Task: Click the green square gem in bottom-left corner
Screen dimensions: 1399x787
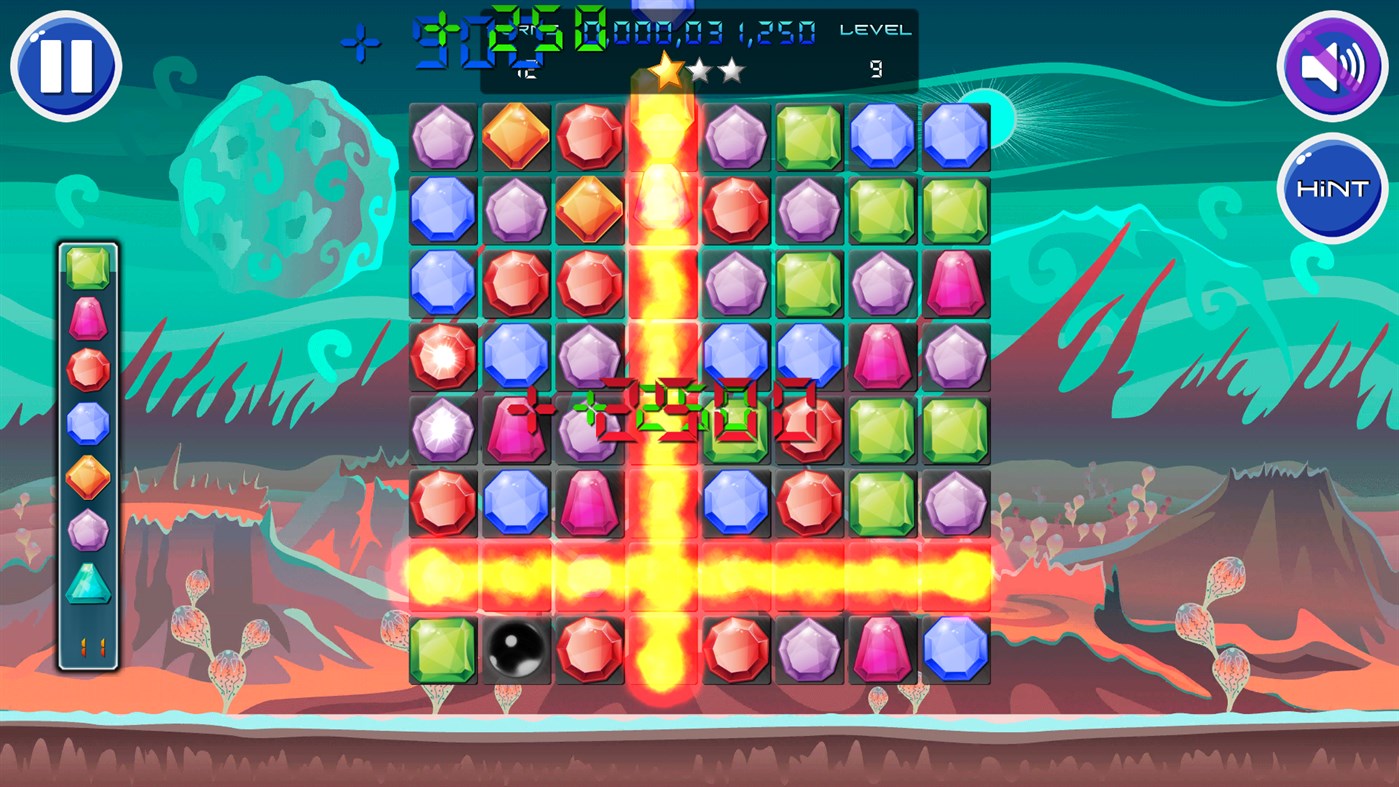Action: (x=443, y=650)
